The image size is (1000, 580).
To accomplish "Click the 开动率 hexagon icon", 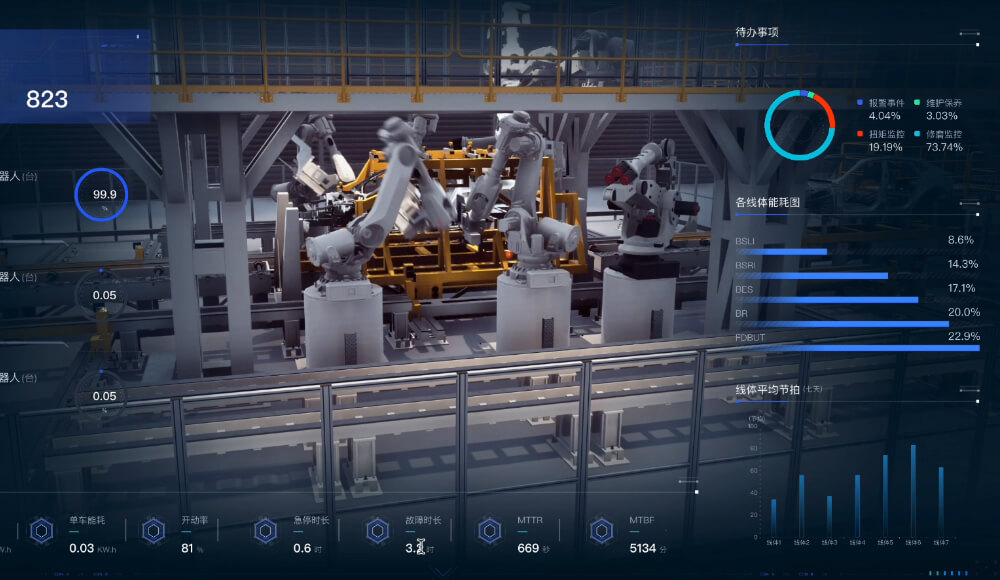I will 153,530.
